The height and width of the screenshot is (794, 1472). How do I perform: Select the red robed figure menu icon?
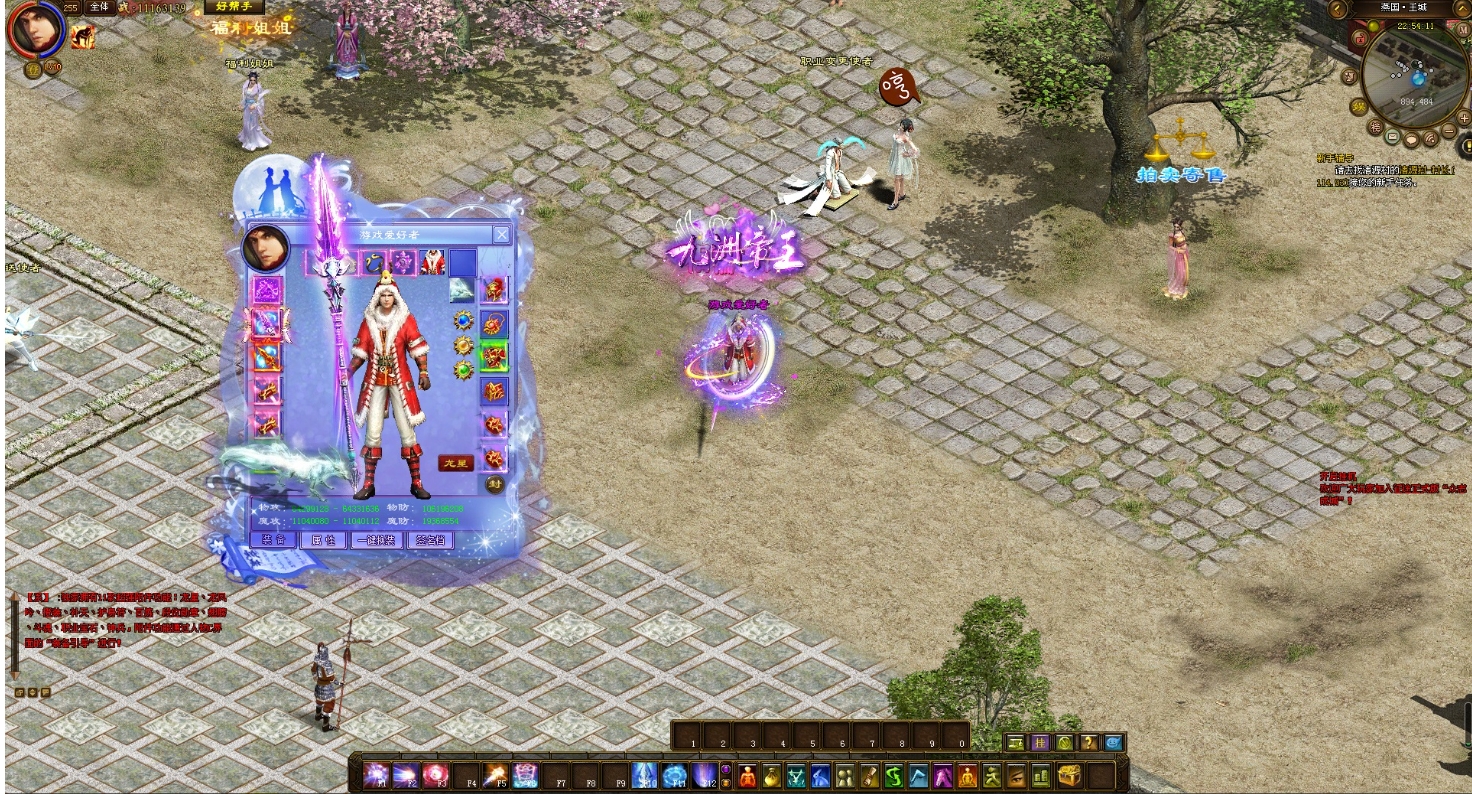coord(747,775)
